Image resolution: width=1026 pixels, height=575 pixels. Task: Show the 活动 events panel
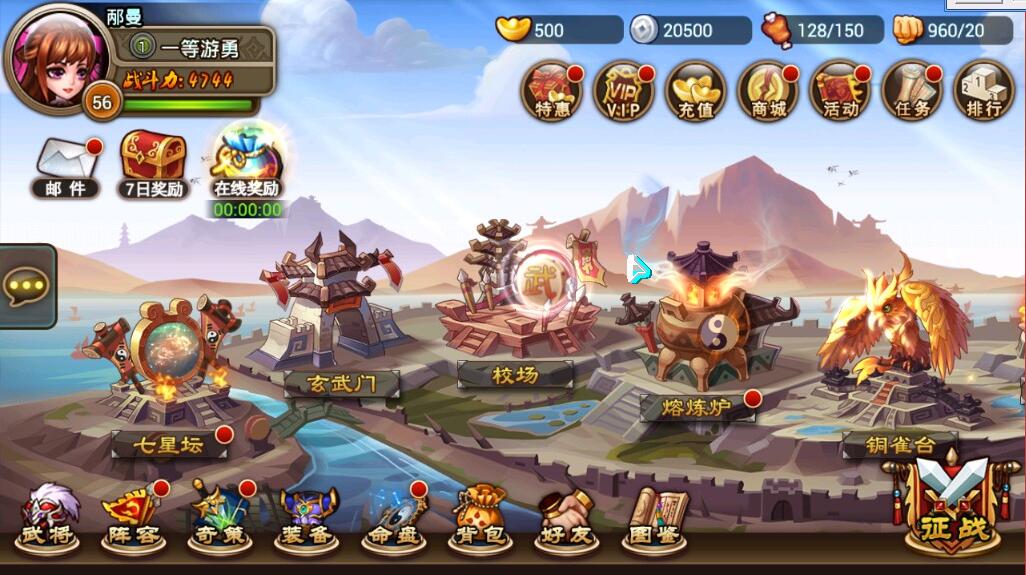(840, 91)
